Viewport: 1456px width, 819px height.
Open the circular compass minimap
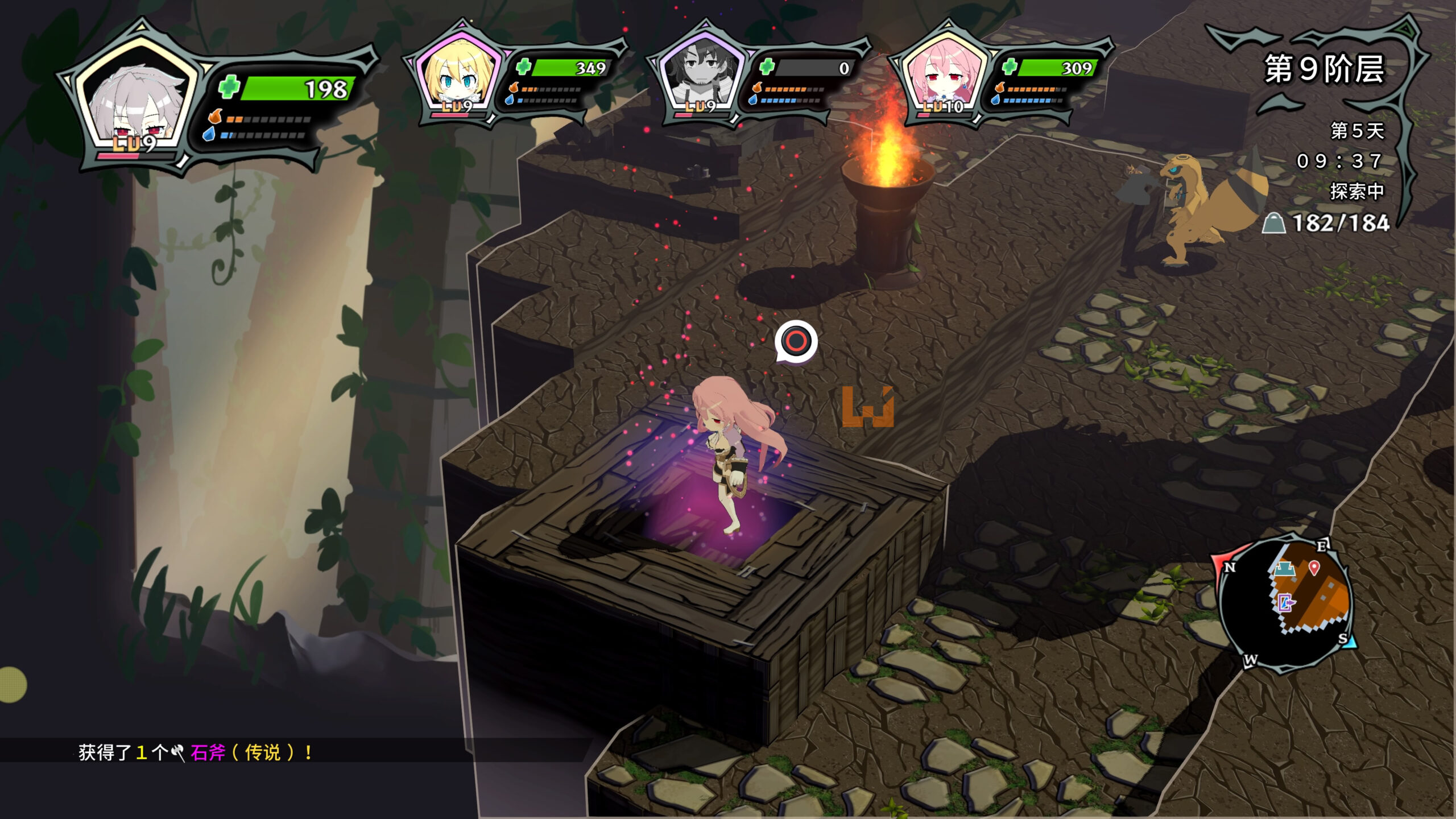click(x=1287, y=603)
